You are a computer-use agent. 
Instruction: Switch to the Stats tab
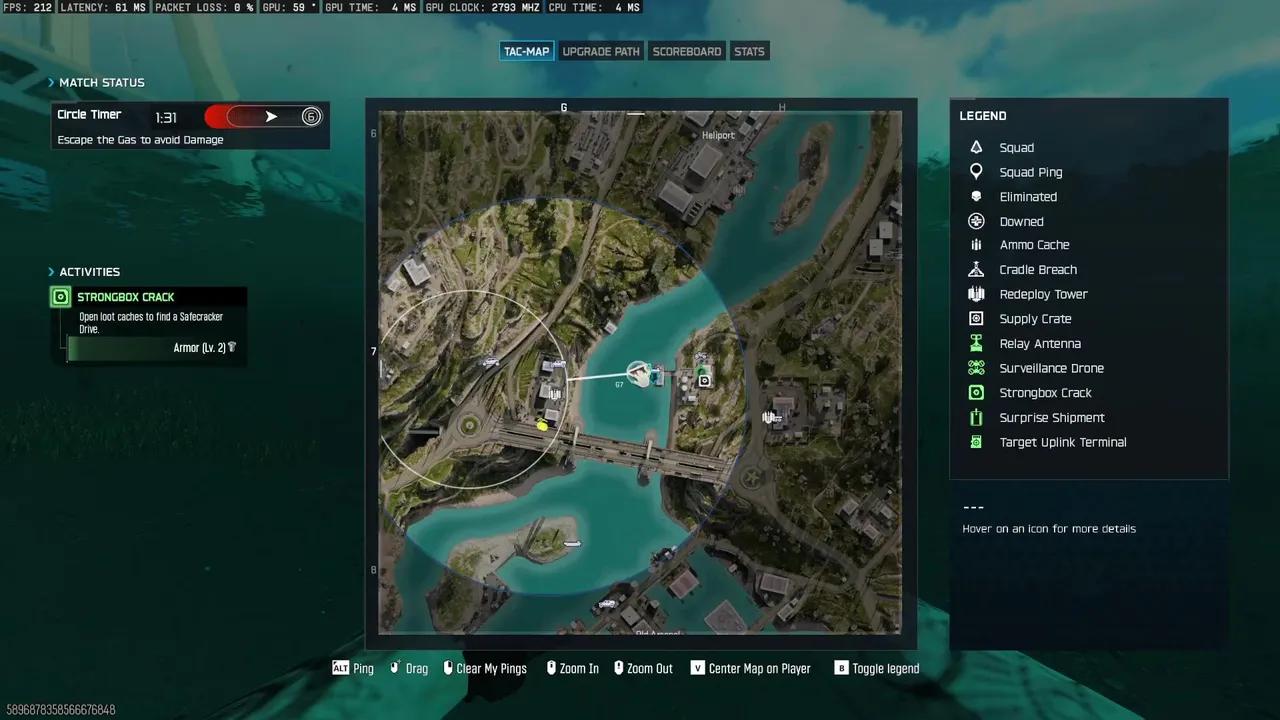coord(749,51)
